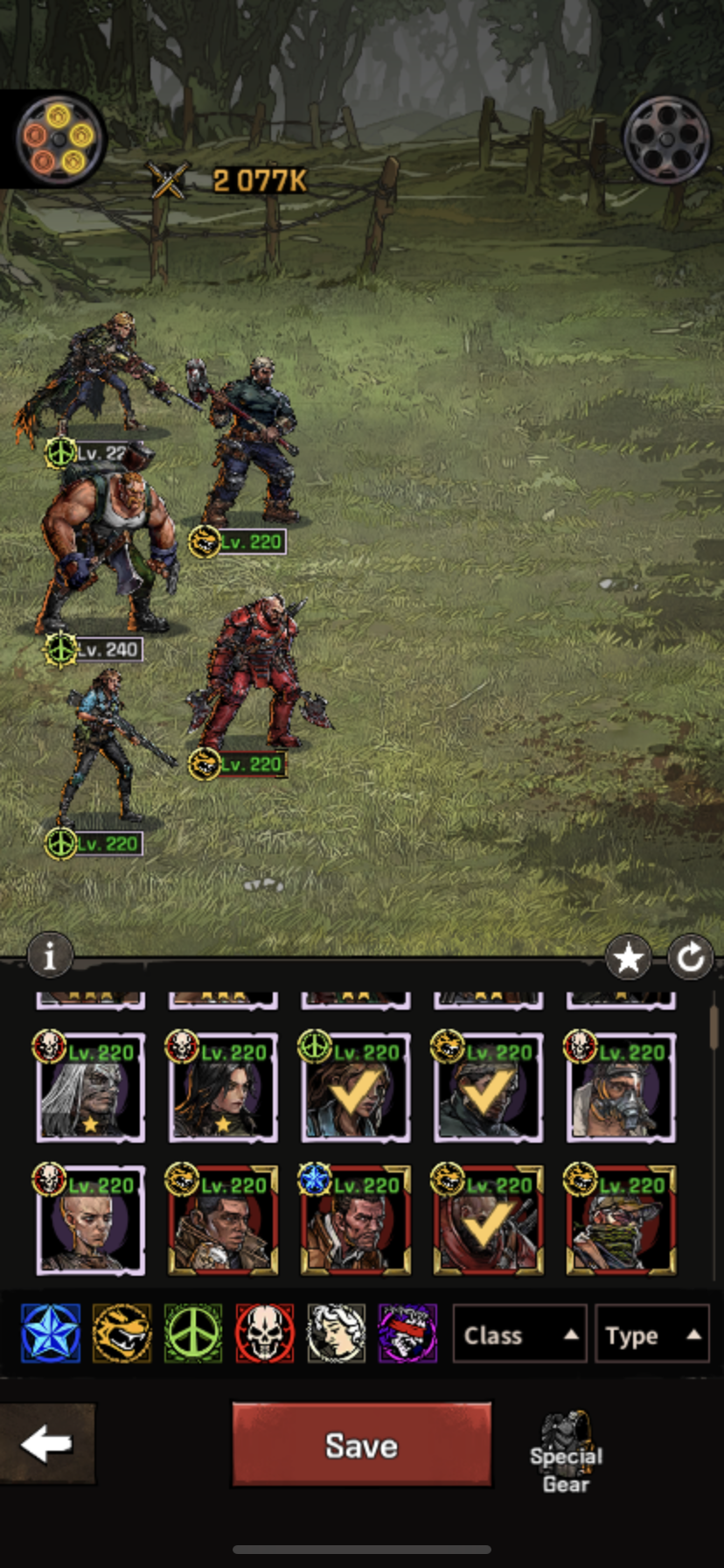Click the star favorites button
The width and height of the screenshot is (724, 1568).
[628, 959]
